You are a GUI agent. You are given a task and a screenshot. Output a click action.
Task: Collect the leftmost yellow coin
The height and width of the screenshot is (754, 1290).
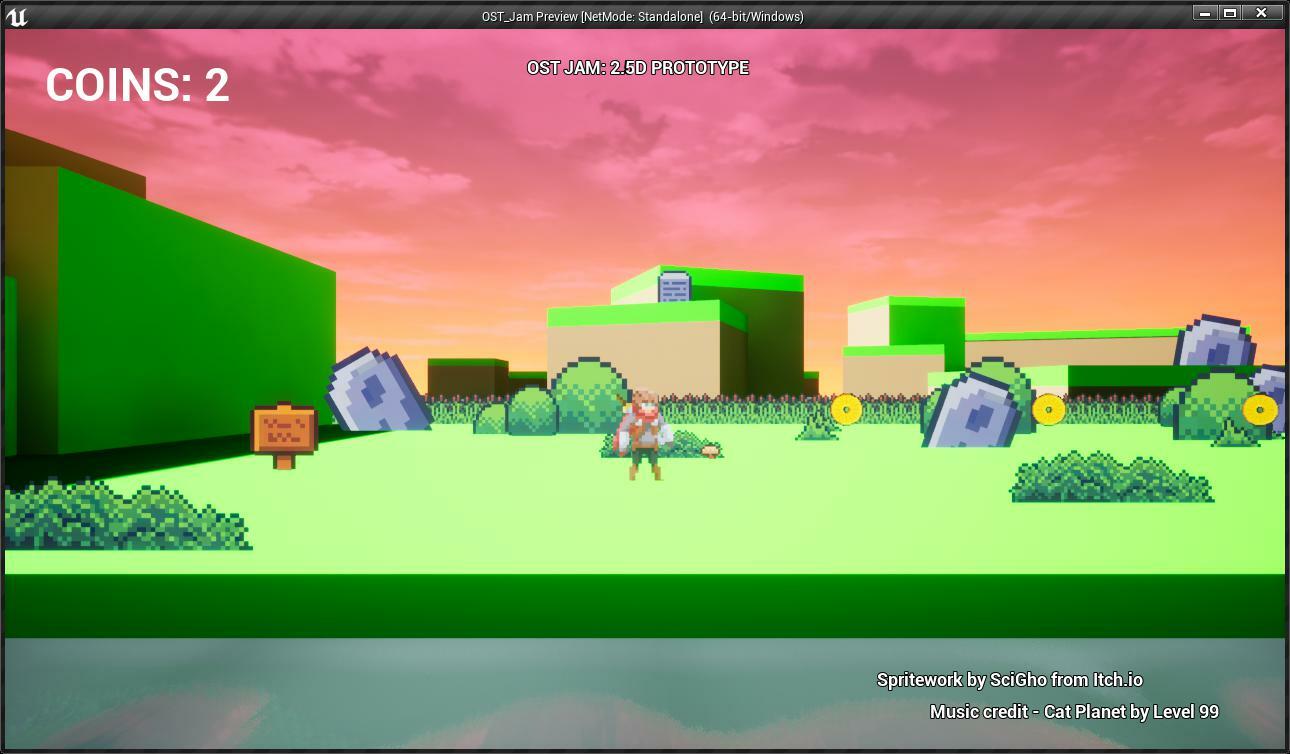point(845,409)
